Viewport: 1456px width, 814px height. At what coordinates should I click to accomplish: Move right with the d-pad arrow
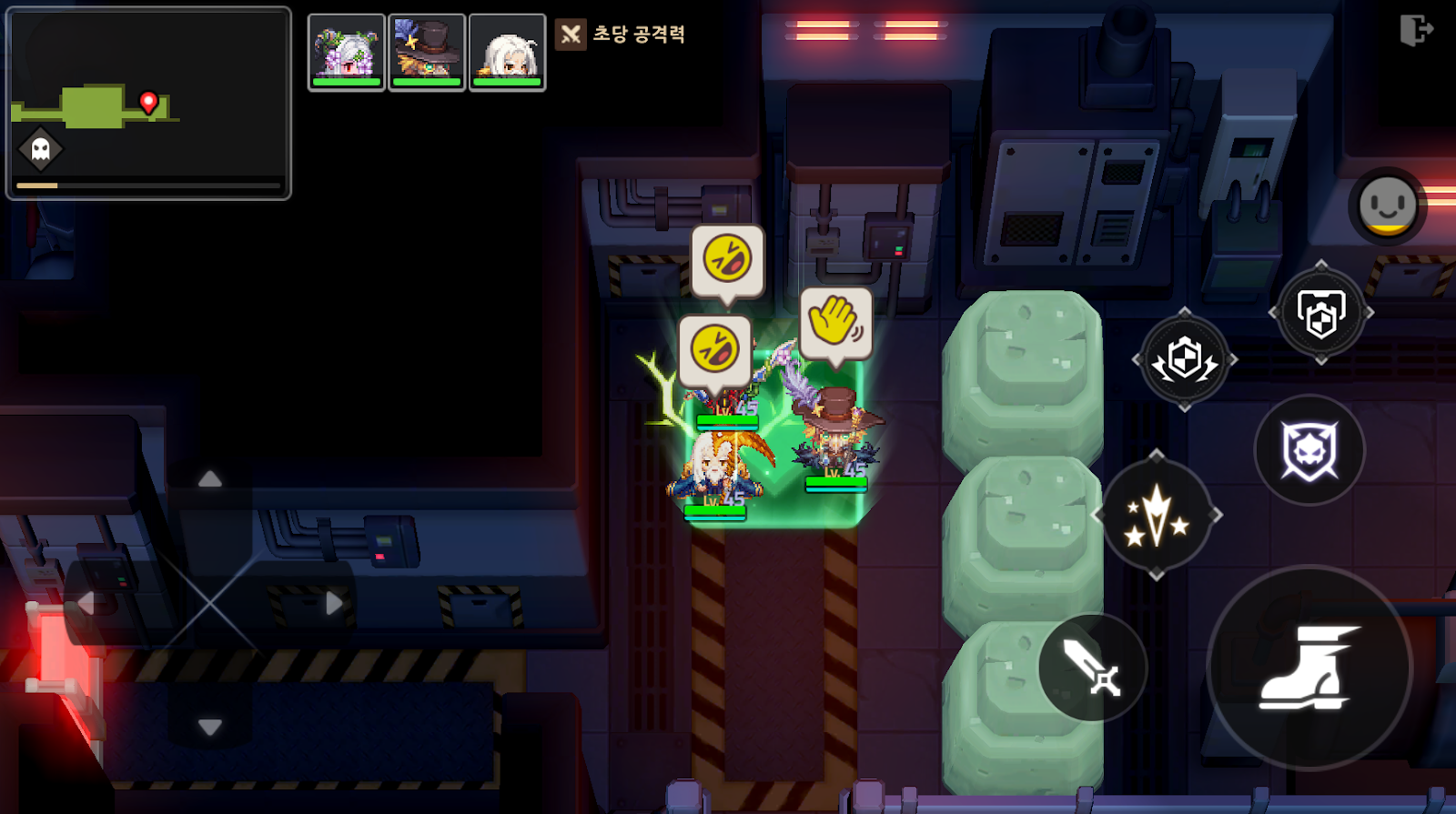[334, 603]
